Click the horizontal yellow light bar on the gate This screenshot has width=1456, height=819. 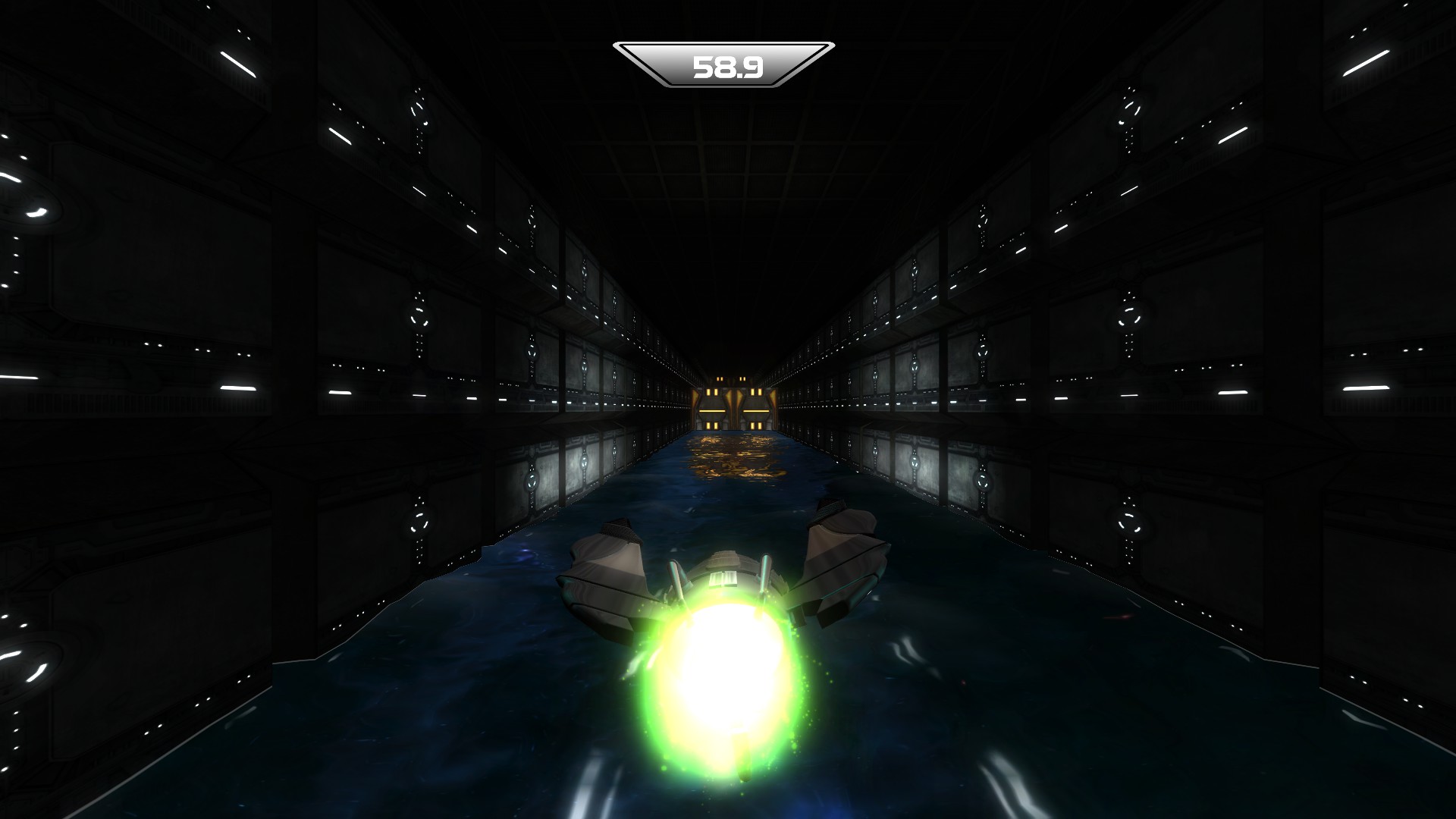712,410
